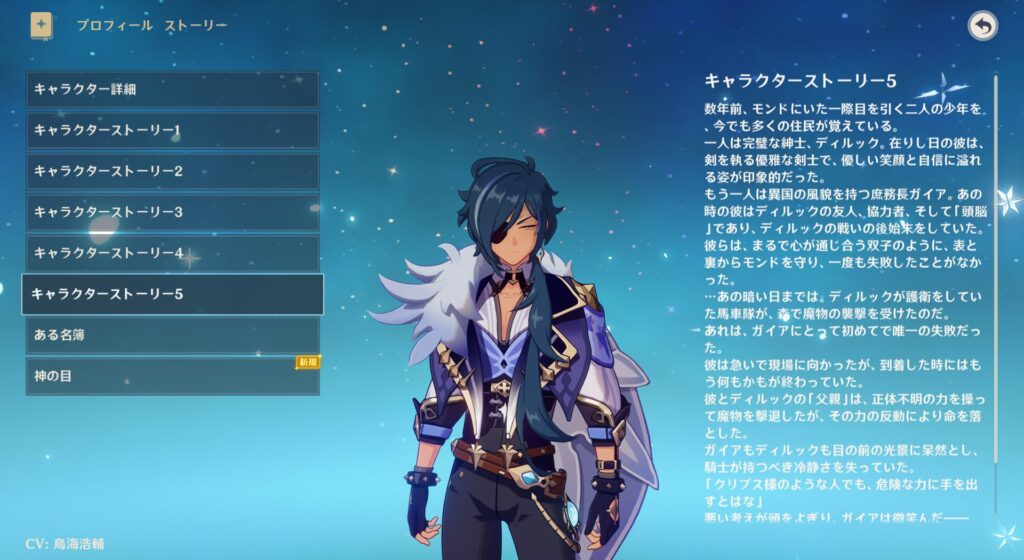Screen dimensions: 1024x560
Task: Choose キャラクターストーリー2 from the list
Action: coord(172,171)
